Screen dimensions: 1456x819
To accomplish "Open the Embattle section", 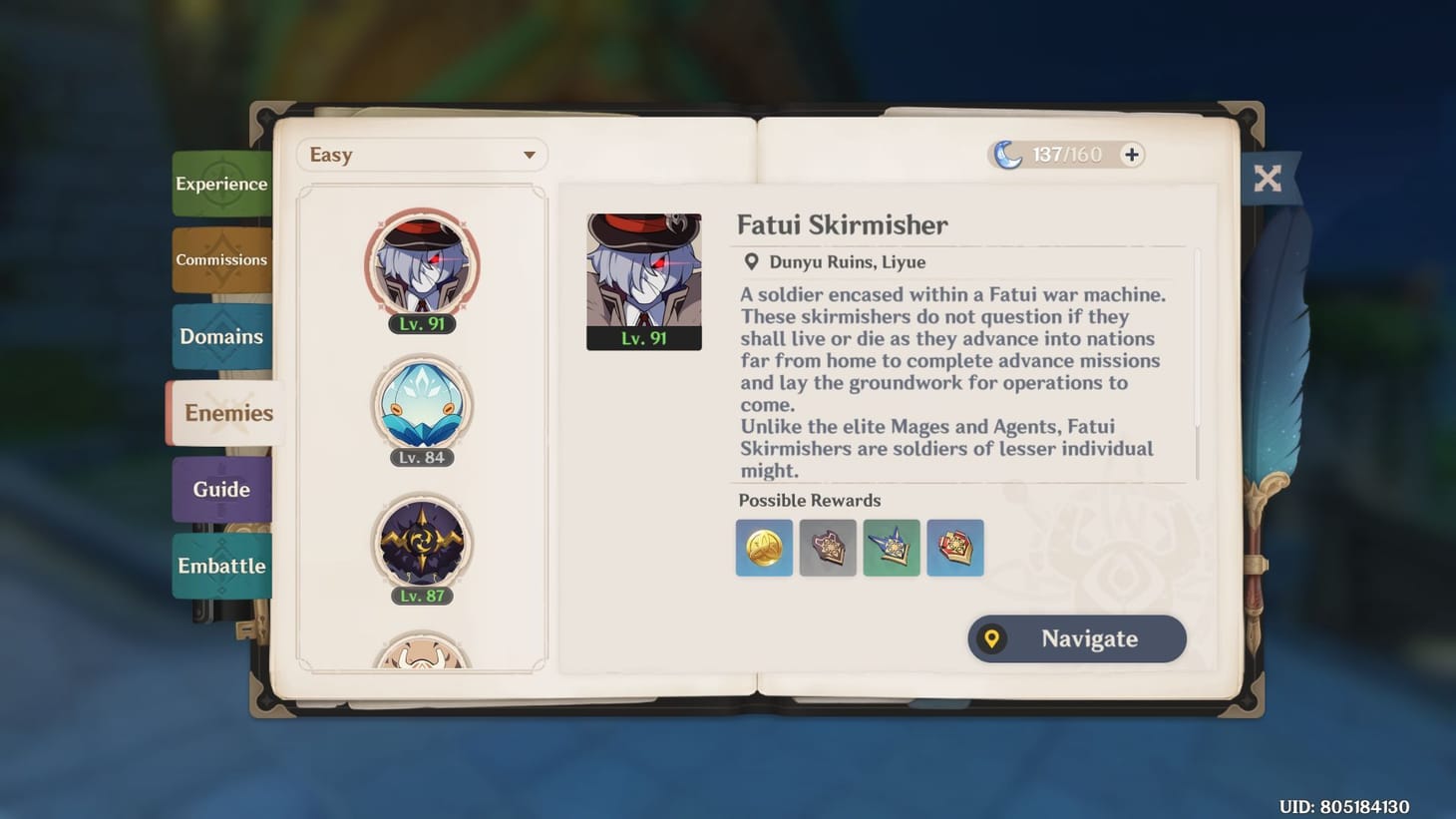I will 221,566.
